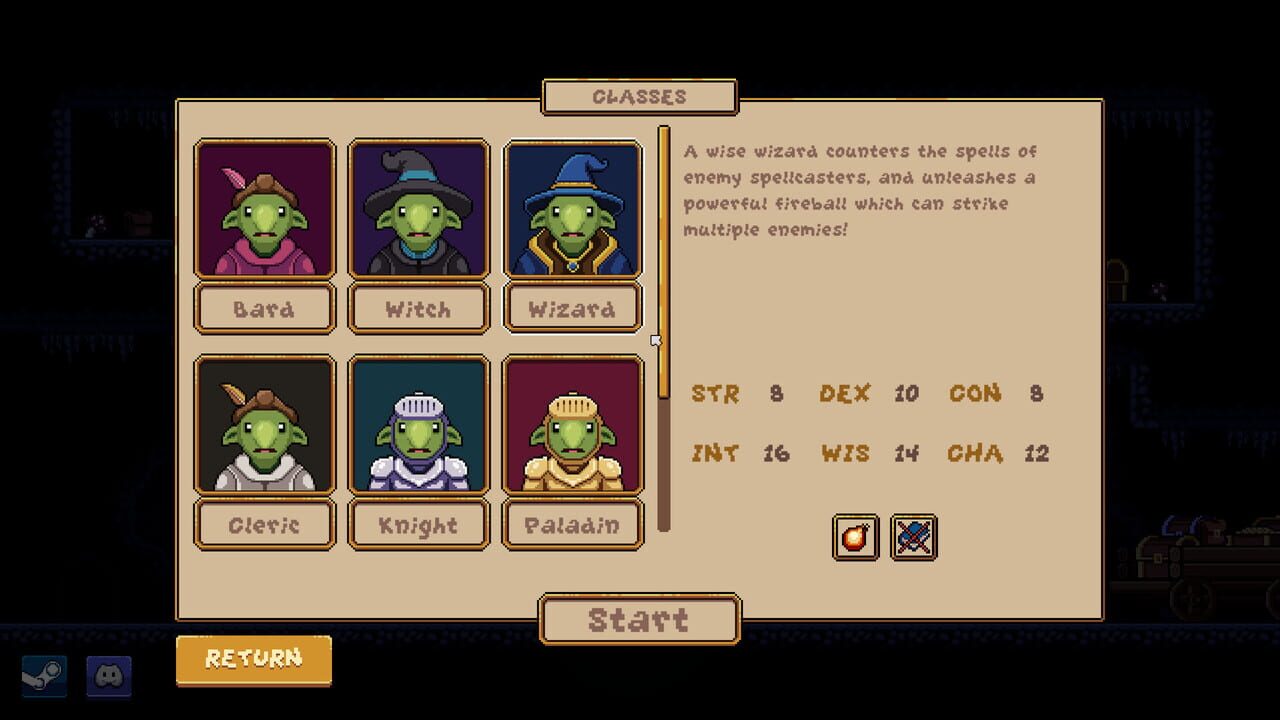Click the Cleric class label
Image resolution: width=1280 pixels, height=720 pixels.
pos(264,524)
